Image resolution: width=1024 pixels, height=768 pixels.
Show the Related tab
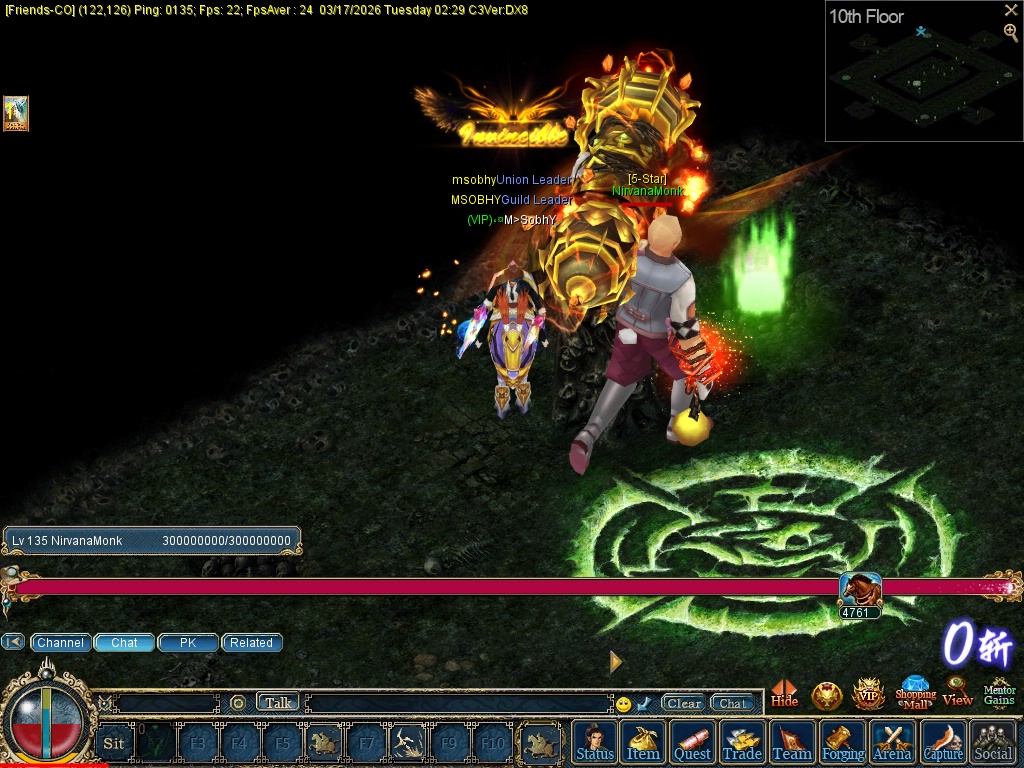tap(251, 643)
